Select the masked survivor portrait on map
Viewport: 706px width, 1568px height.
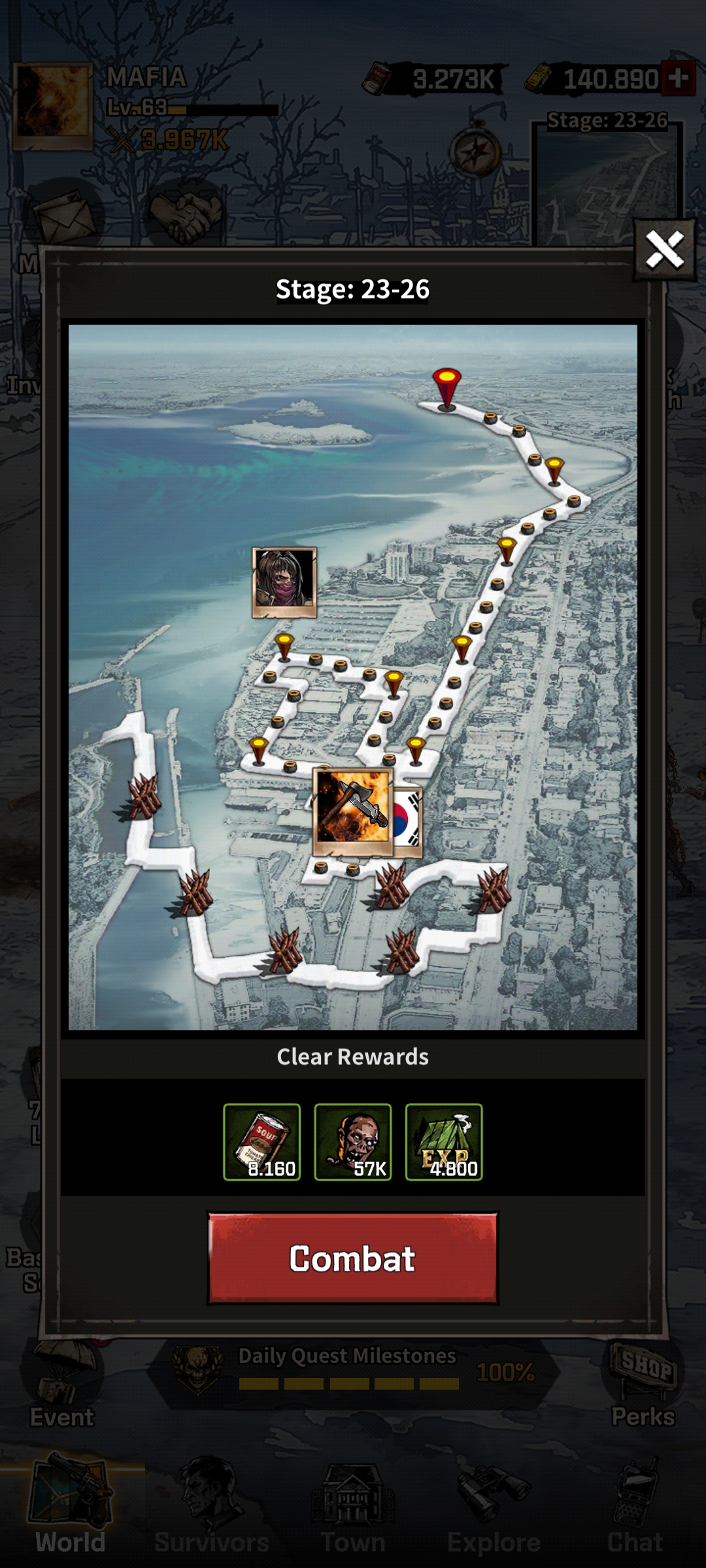[284, 582]
